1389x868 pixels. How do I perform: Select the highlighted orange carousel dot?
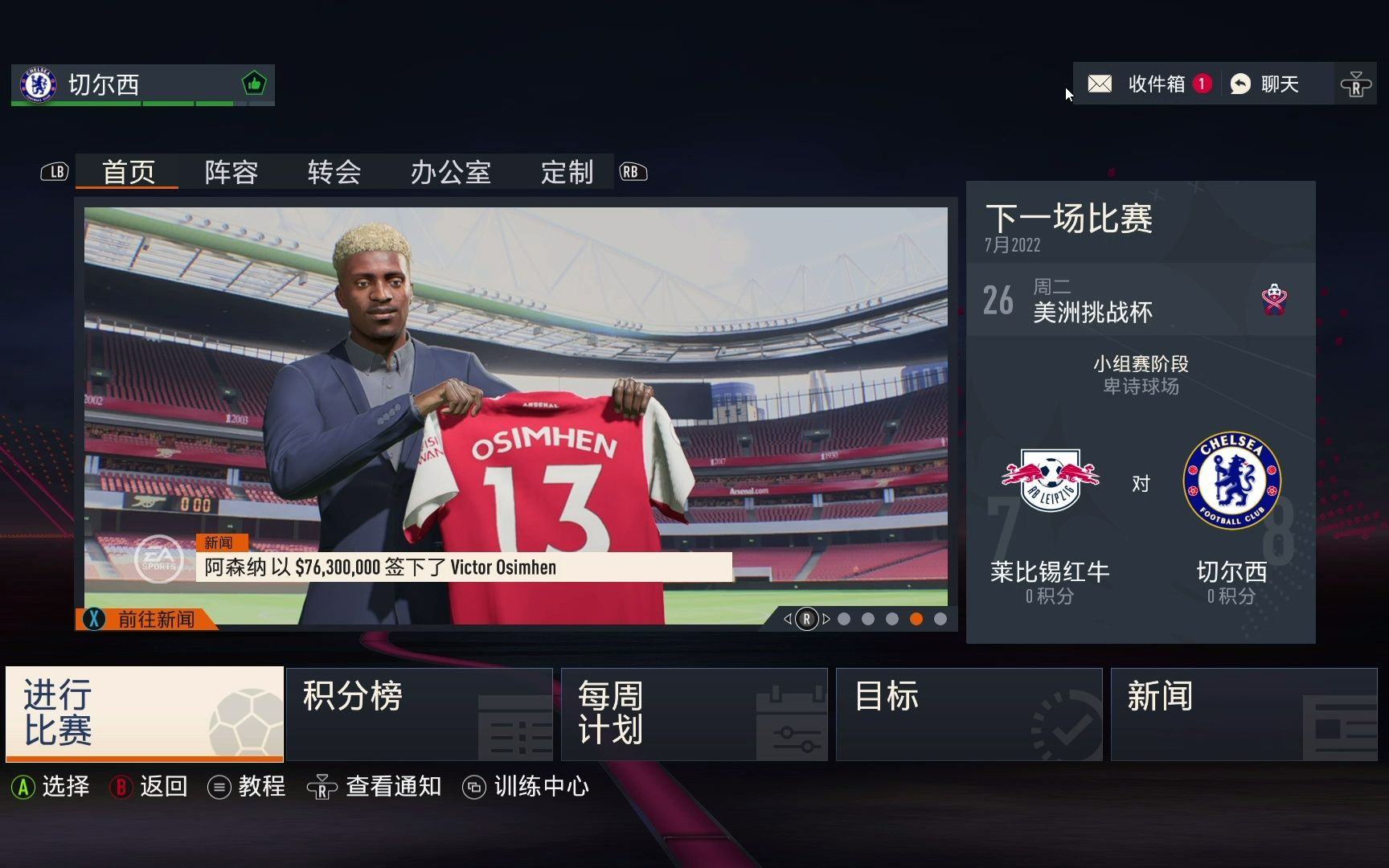click(x=916, y=619)
